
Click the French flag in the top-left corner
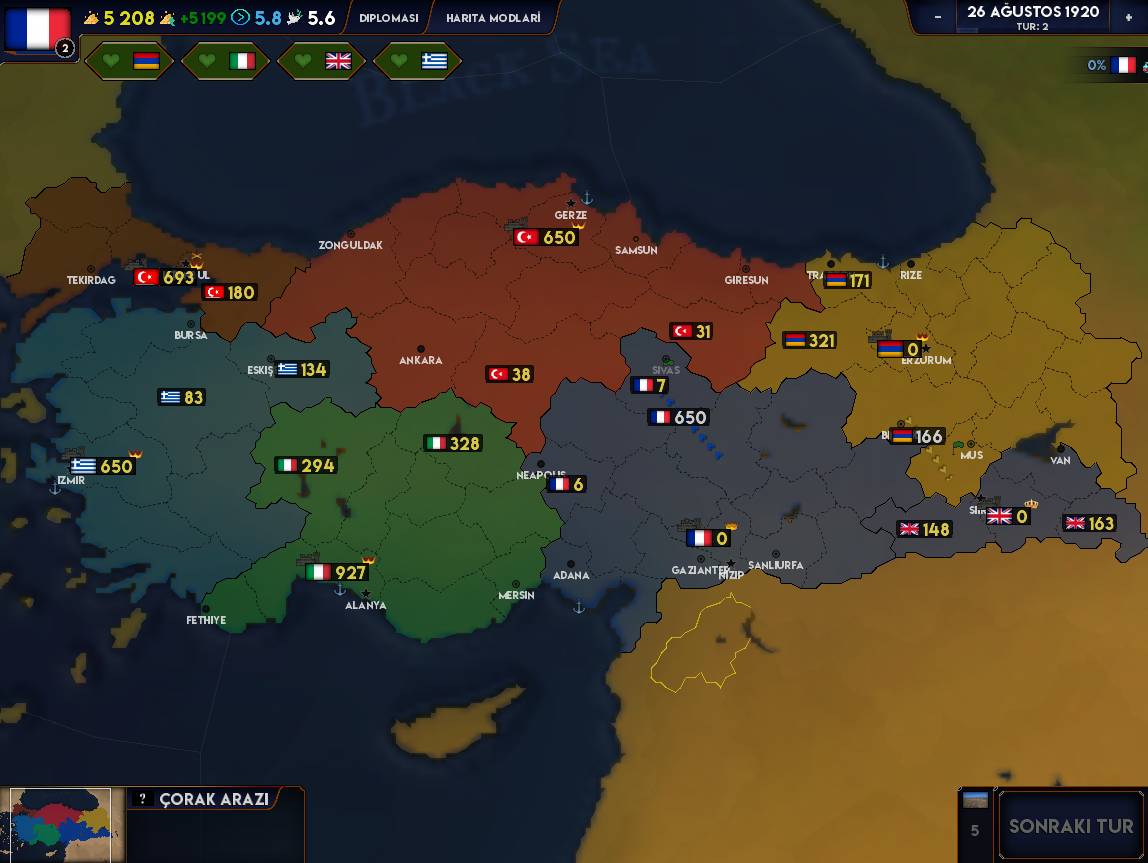pos(37,29)
